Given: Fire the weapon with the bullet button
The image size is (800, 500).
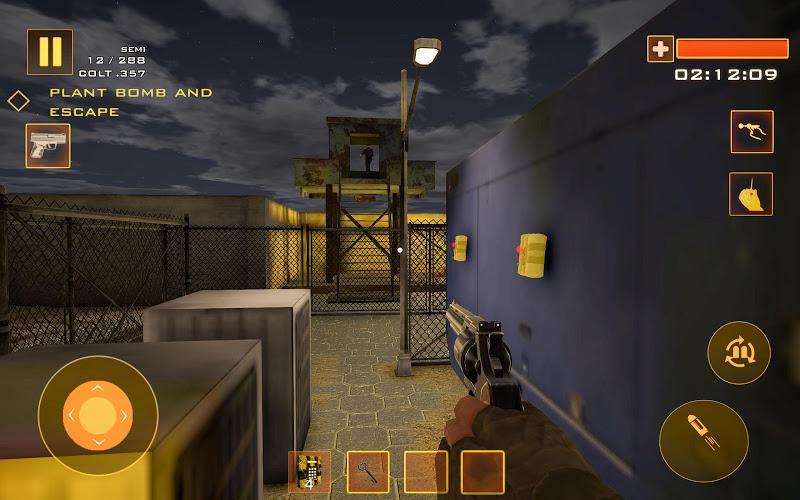Looking at the screenshot, I should (x=703, y=440).
